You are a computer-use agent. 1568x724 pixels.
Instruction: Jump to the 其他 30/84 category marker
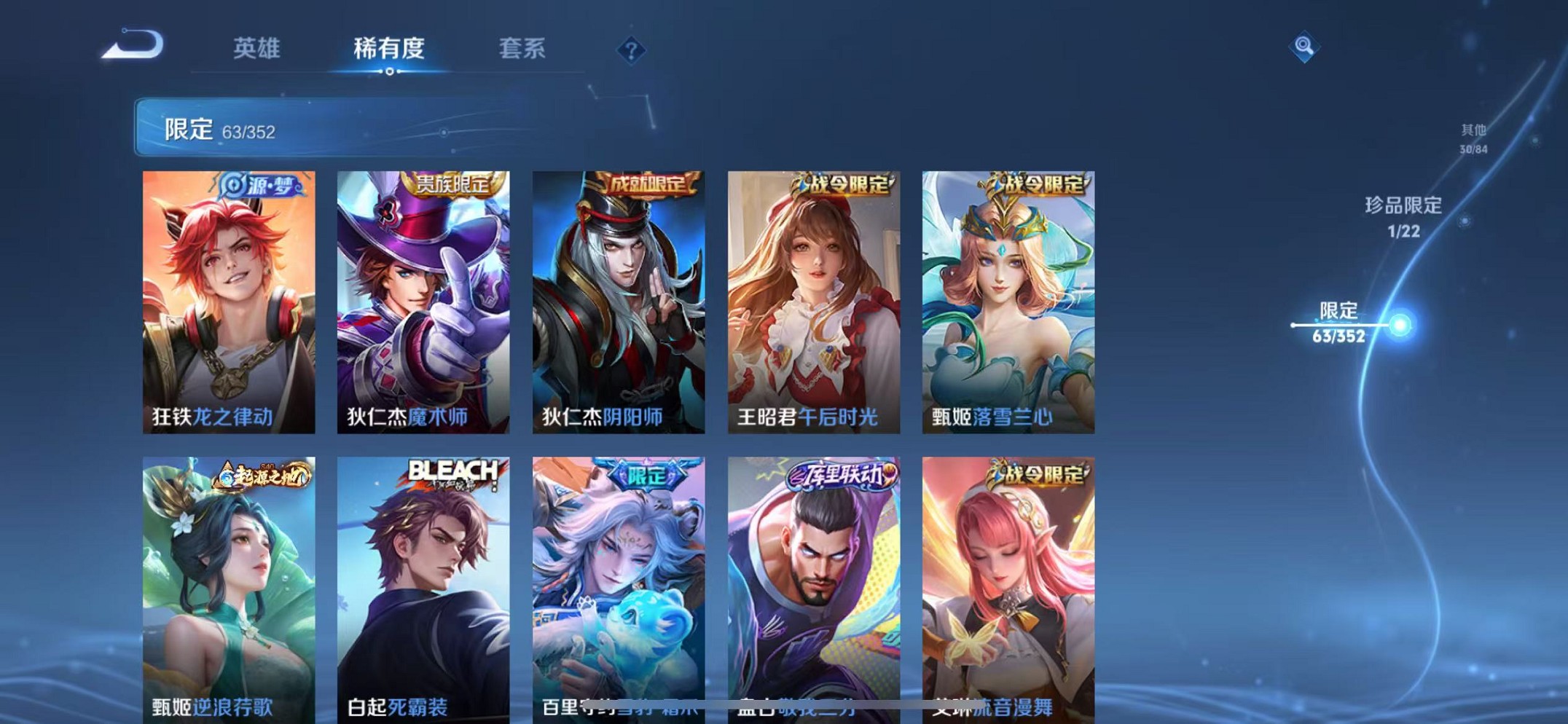1472,138
